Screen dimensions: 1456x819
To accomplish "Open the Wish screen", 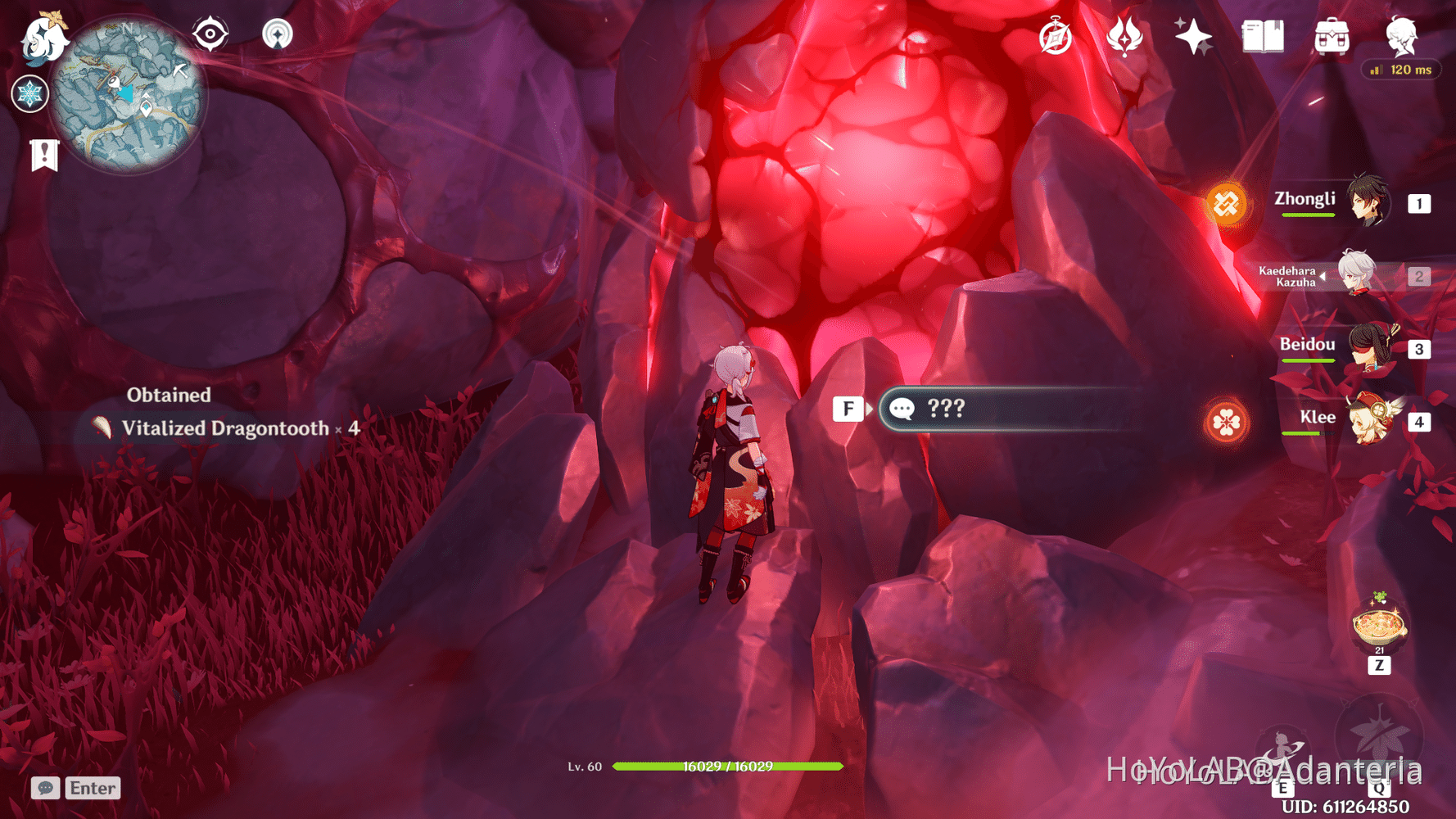I will point(1192,36).
